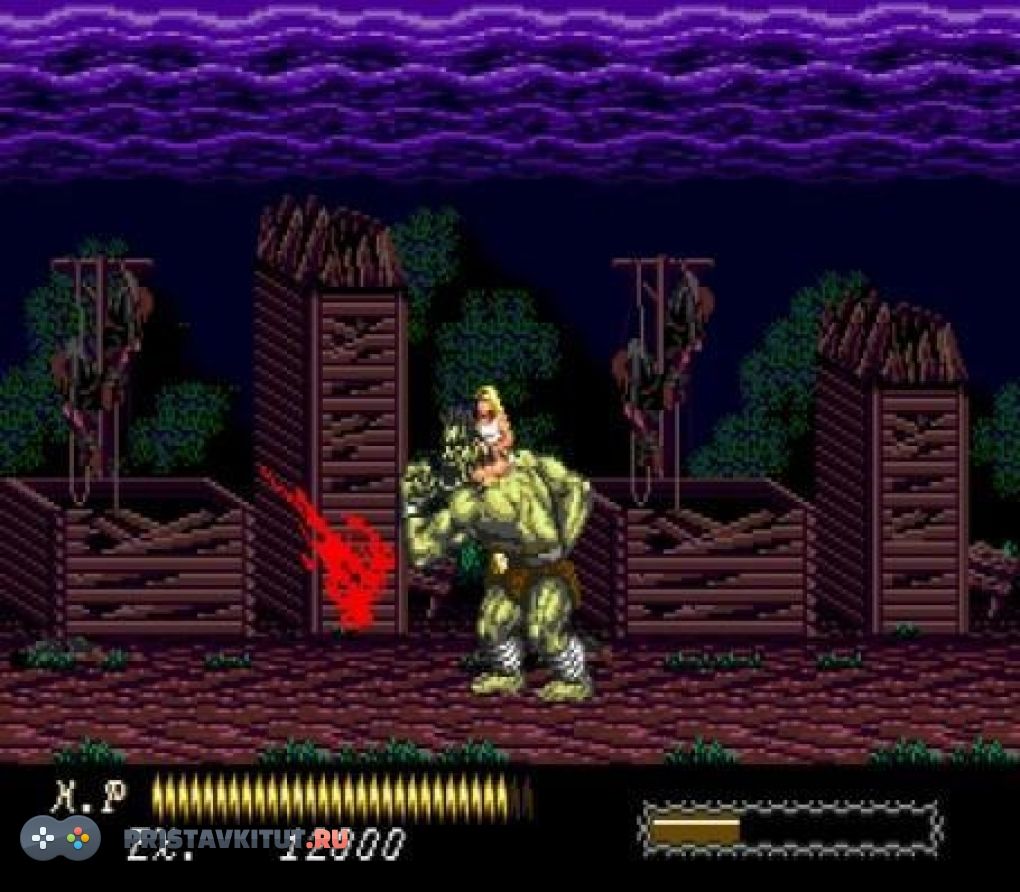The height and width of the screenshot is (892, 1020).
Task: Click the pristavkitut.ru gamepad logo watermark
Action: [60, 838]
